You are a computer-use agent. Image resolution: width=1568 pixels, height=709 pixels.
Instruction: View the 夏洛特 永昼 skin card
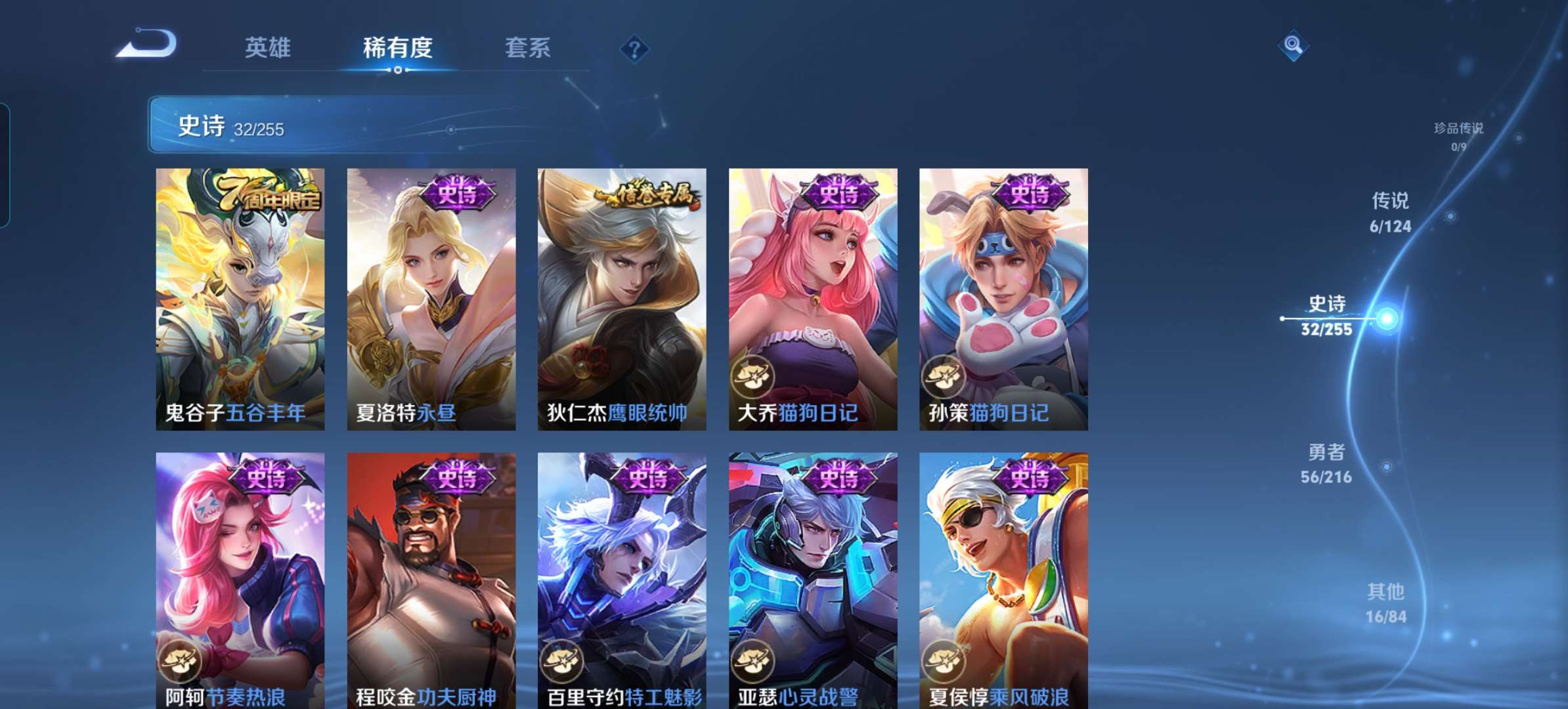click(x=431, y=299)
